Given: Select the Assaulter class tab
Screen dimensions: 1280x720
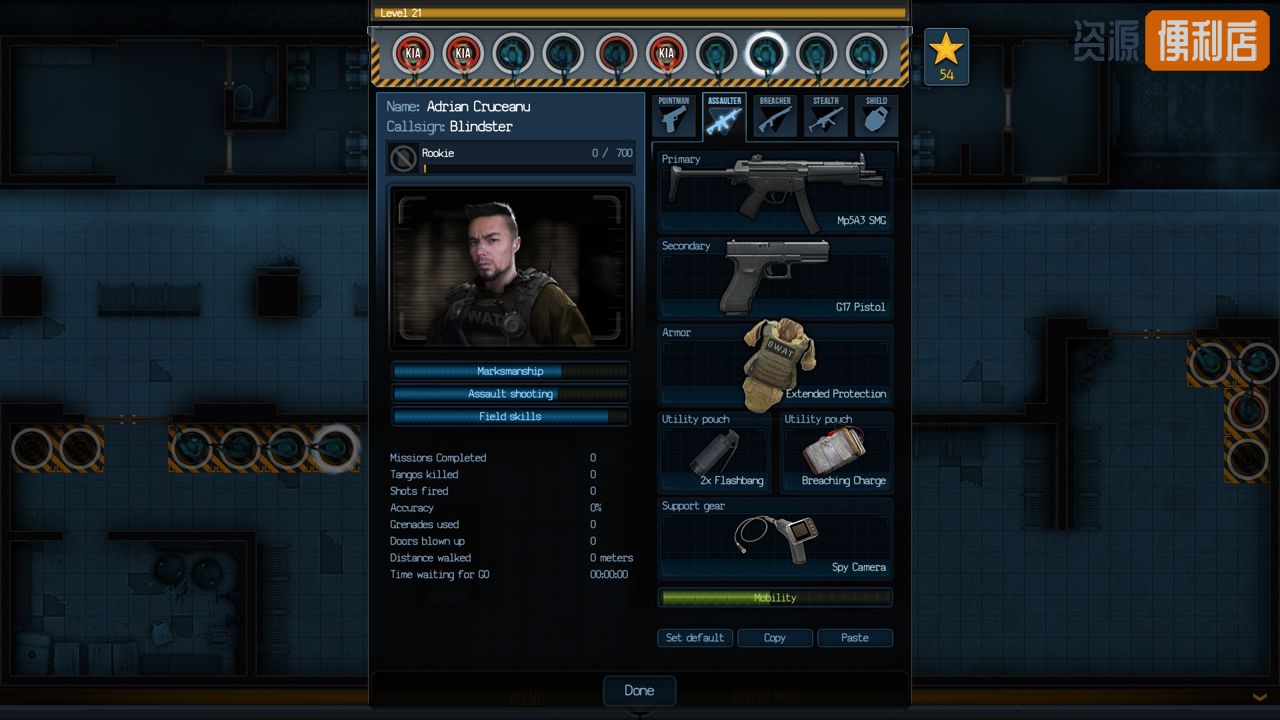Looking at the screenshot, I should (724, 116).
